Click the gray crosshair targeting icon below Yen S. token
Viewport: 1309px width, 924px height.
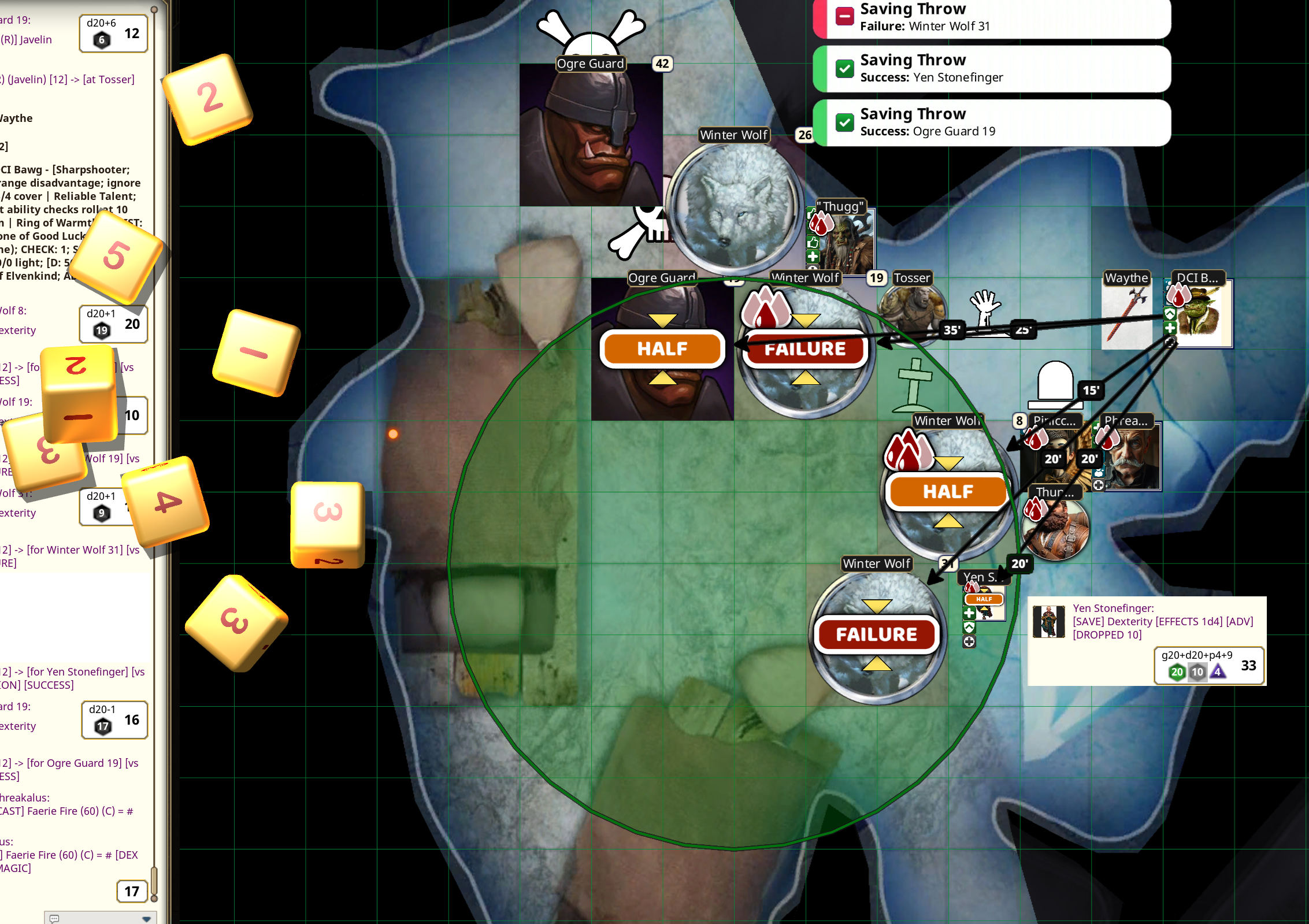pos(970,641)
